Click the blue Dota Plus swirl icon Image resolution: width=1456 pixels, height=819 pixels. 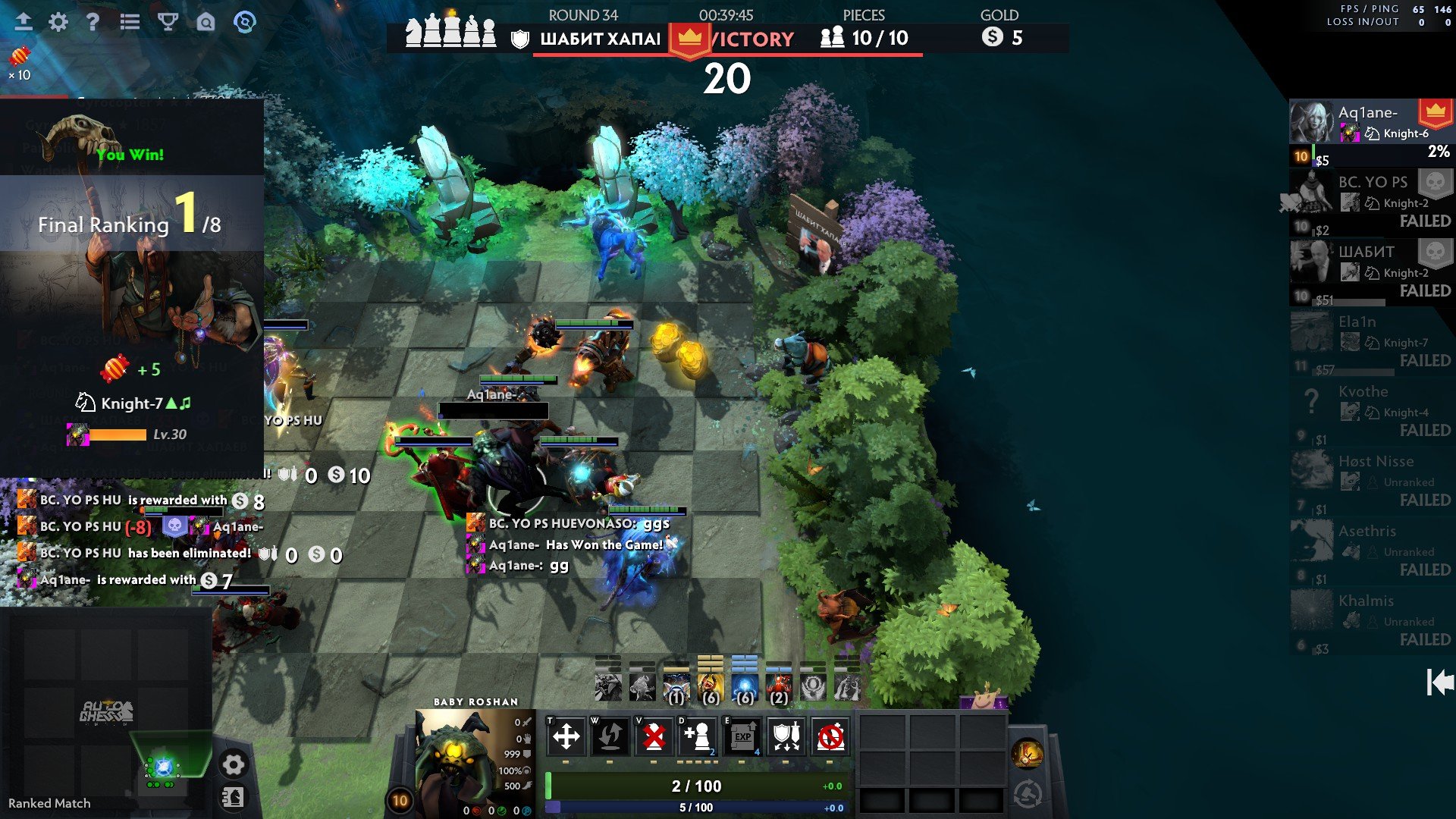[x=244, y=22]
